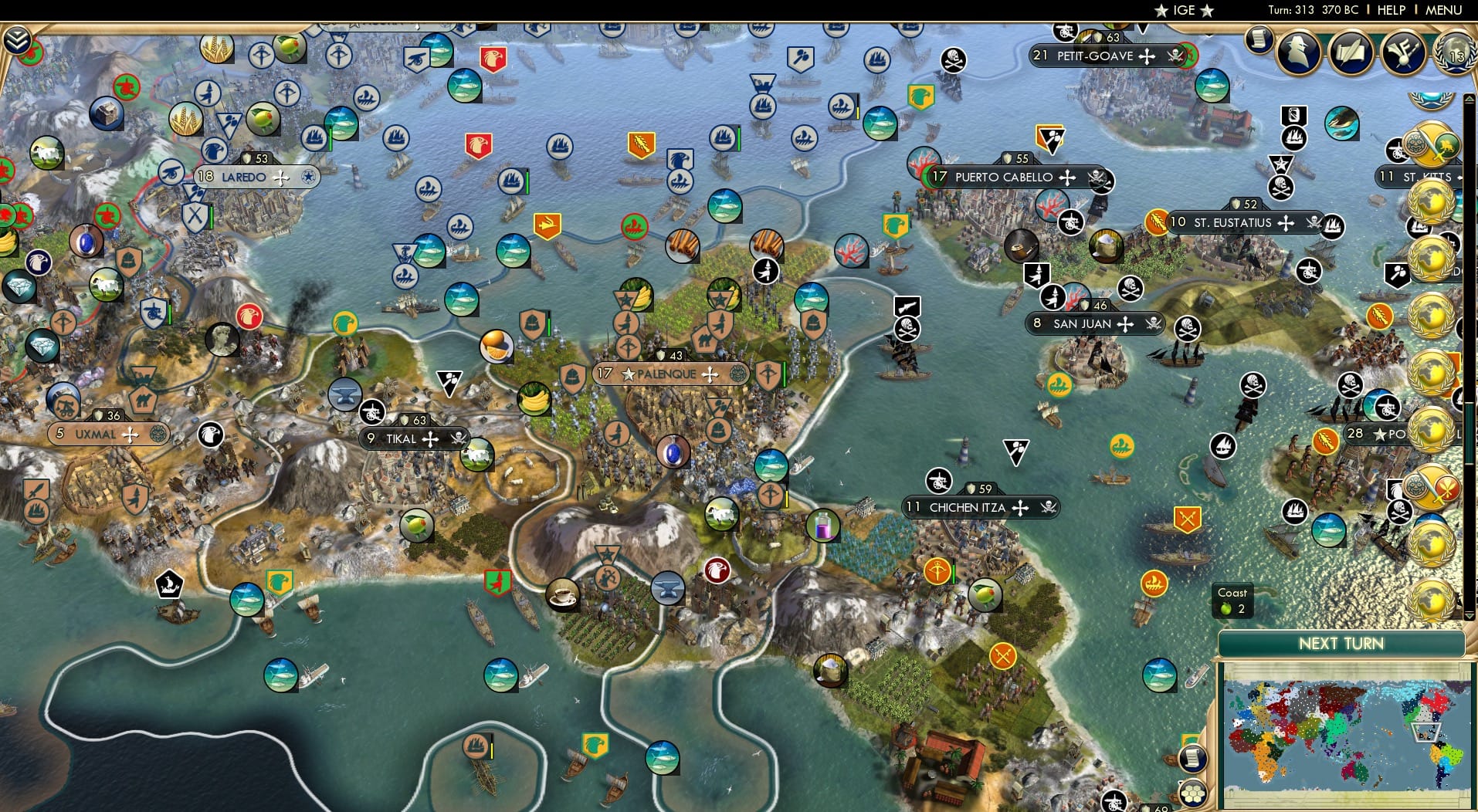
Task: Click the down arrow on the right-edge vertical bar
Action: [1469, 616]
